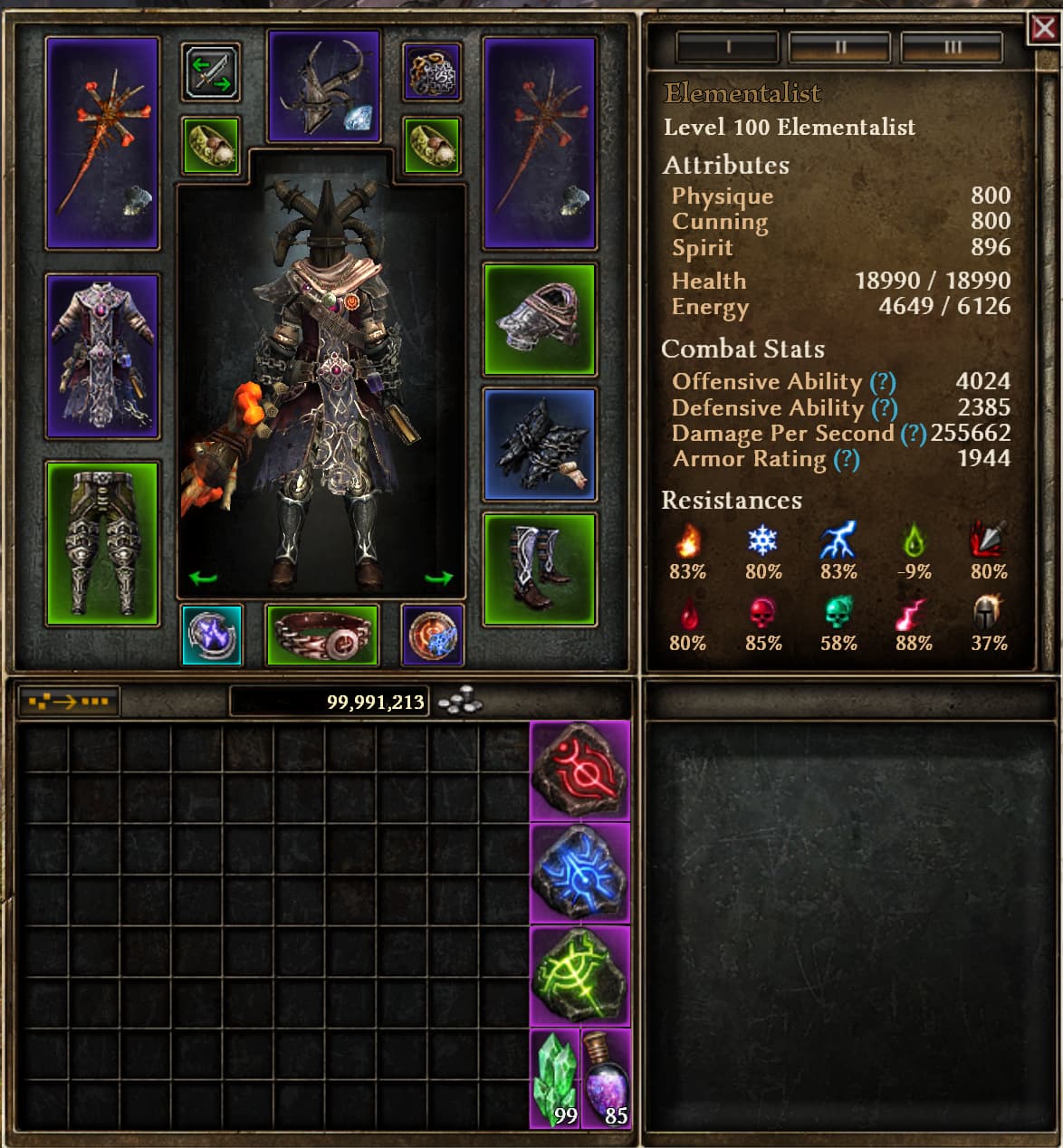Show character tab III
The image size is (1063, 1148).
pyautogui.click(x=952, y=47)
